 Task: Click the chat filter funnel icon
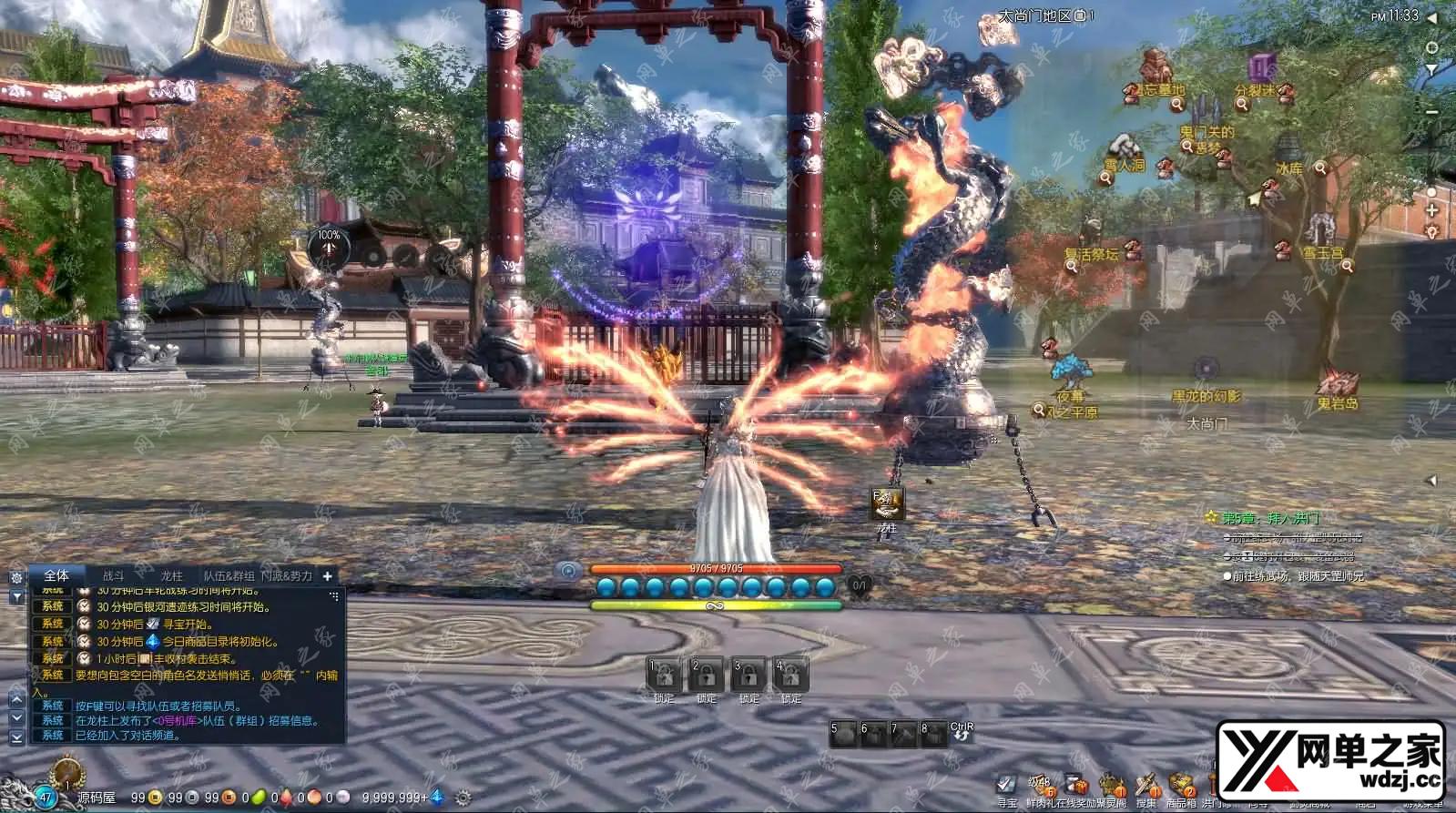pyautogui.click(x=16, y=596)
